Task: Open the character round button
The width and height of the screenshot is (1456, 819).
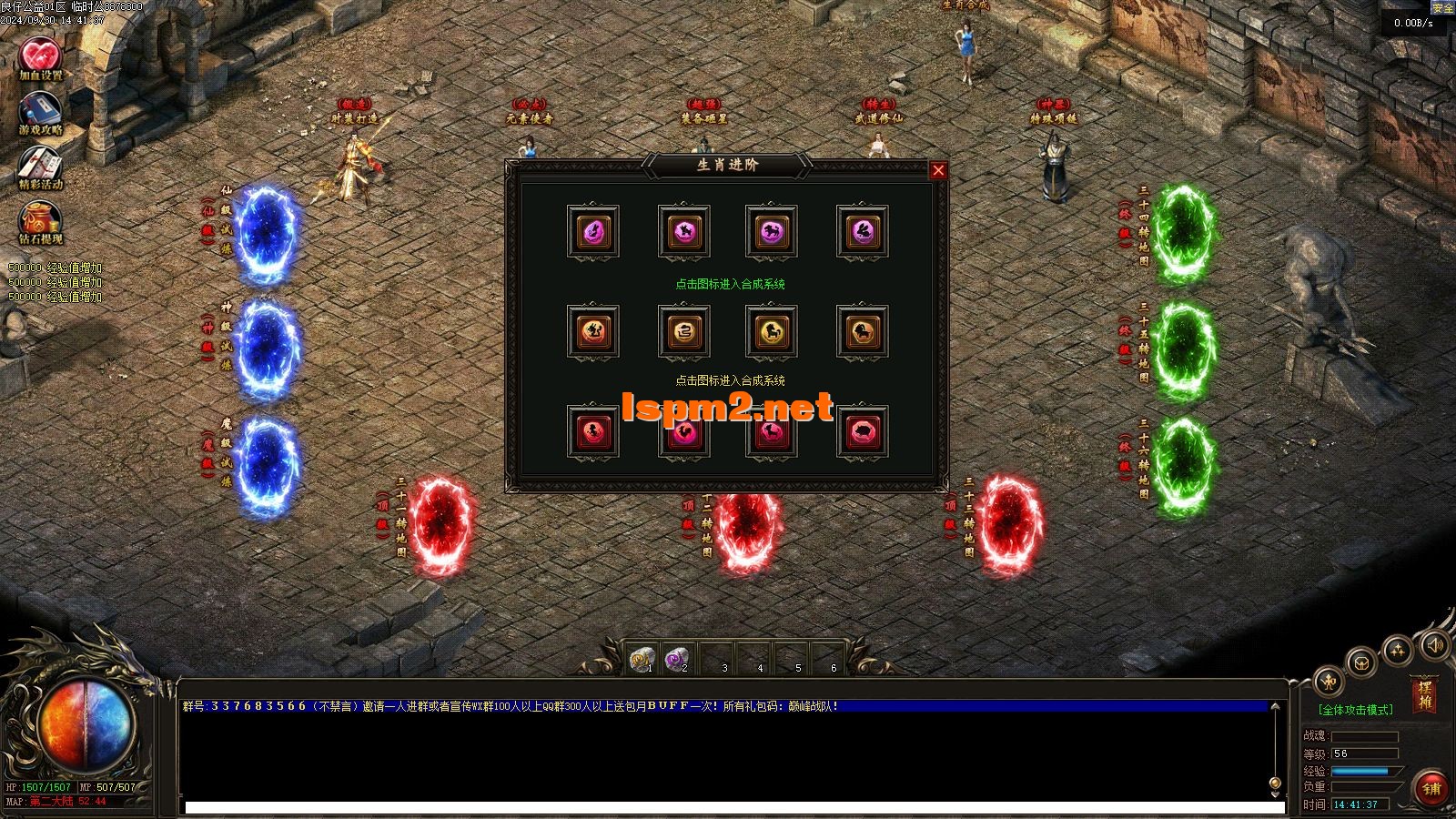Action: pyautogui.click(x=1330, y=681)
